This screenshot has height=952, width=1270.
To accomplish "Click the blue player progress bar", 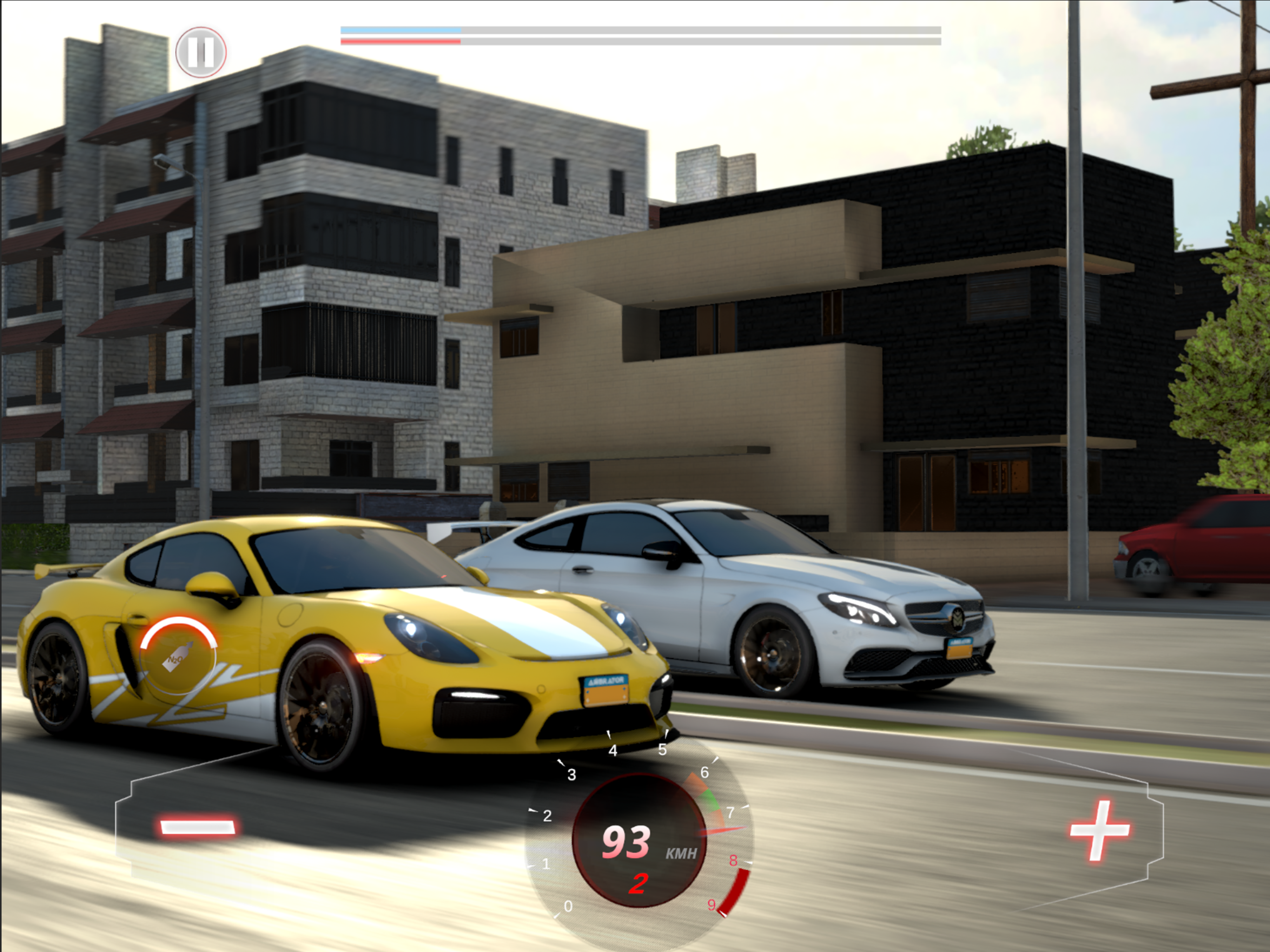I will click(x=402, y=30).
